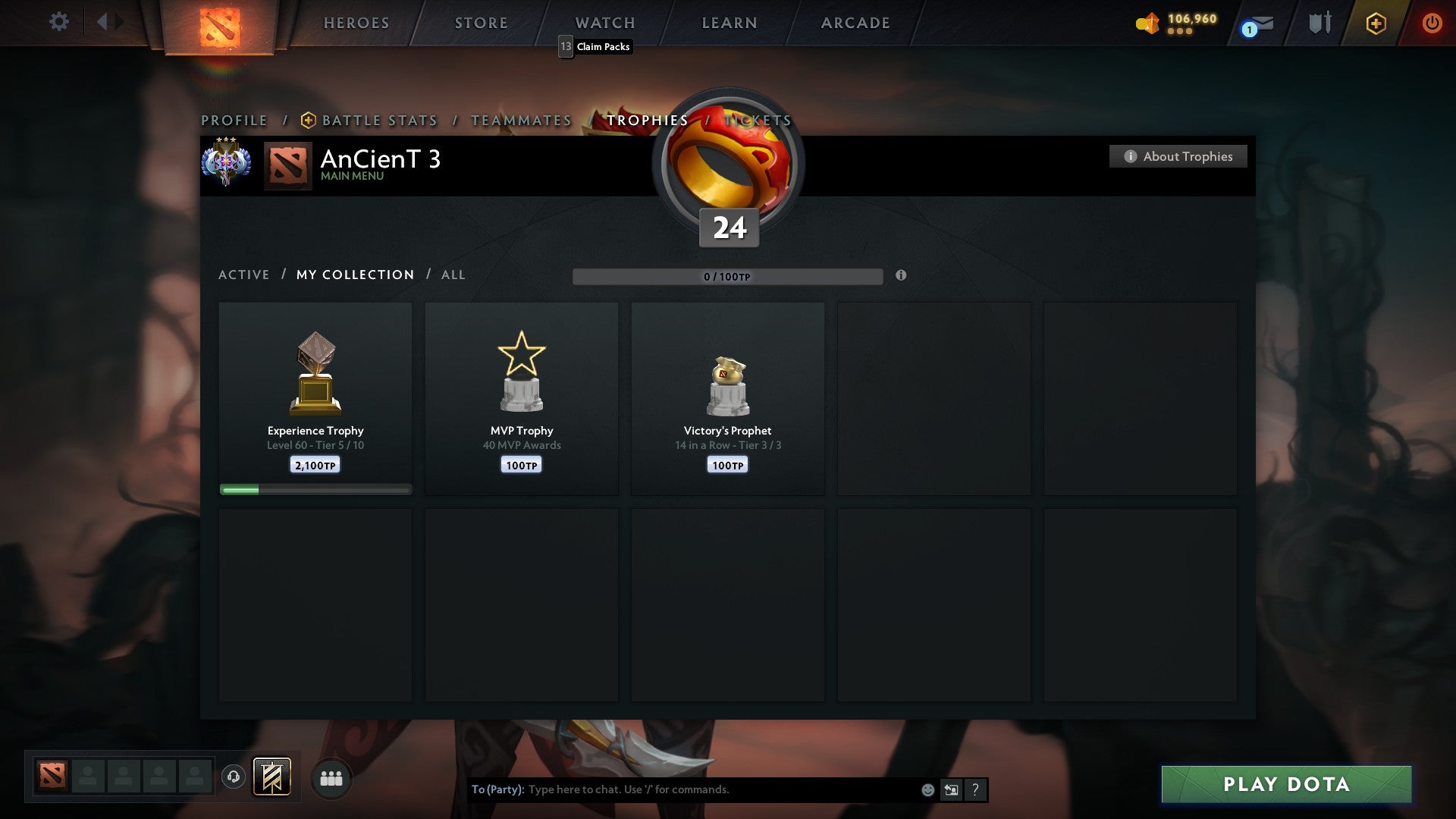The image size is (1456, 819).
Task: Switch to the ALL trophies view
Action: pyautogui.click(x=453, y=275)
